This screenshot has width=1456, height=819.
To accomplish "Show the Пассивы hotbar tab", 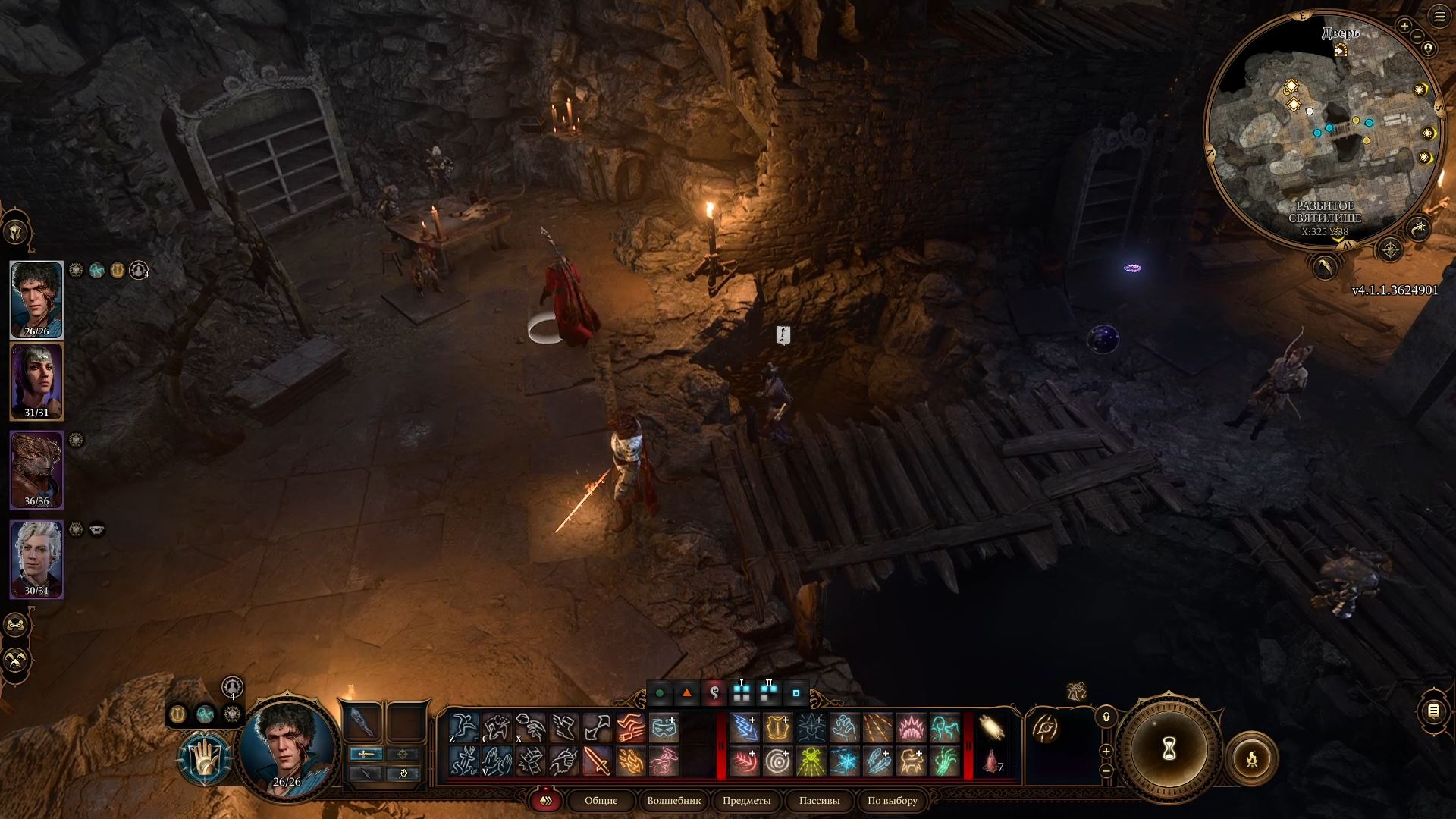I will click(x=819, y=801).
